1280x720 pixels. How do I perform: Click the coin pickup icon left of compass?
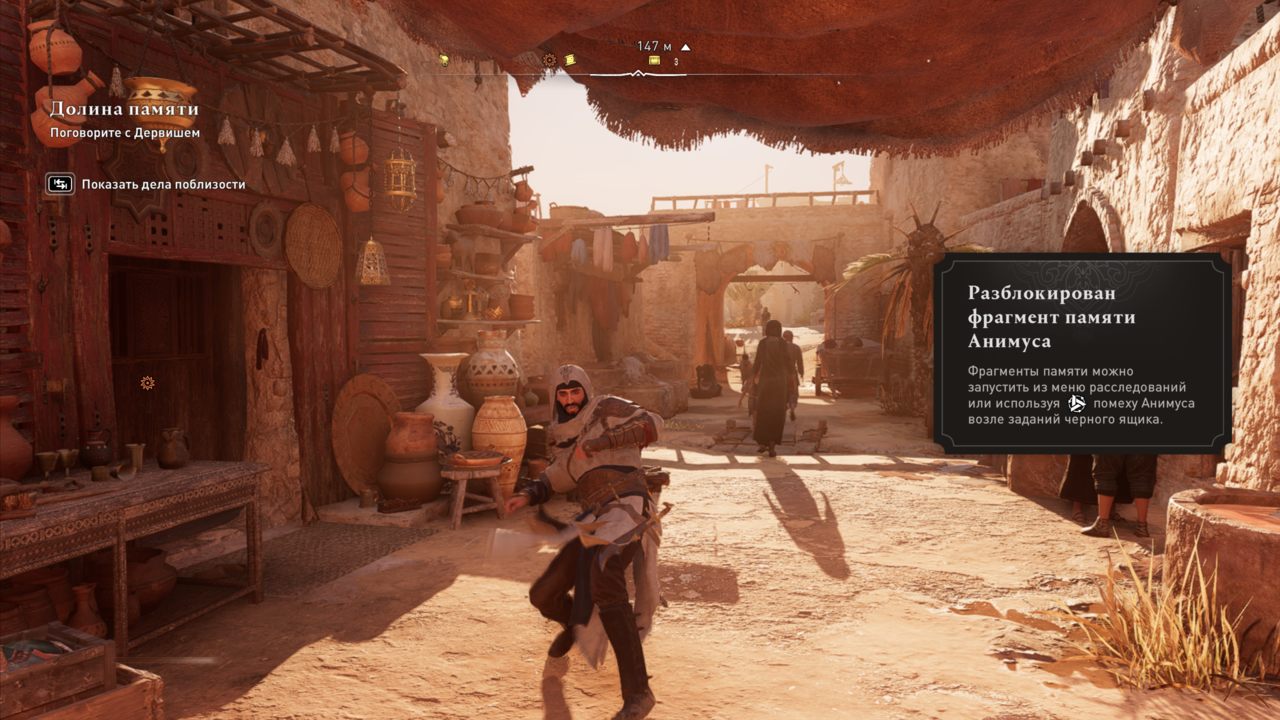pos(444,60)
